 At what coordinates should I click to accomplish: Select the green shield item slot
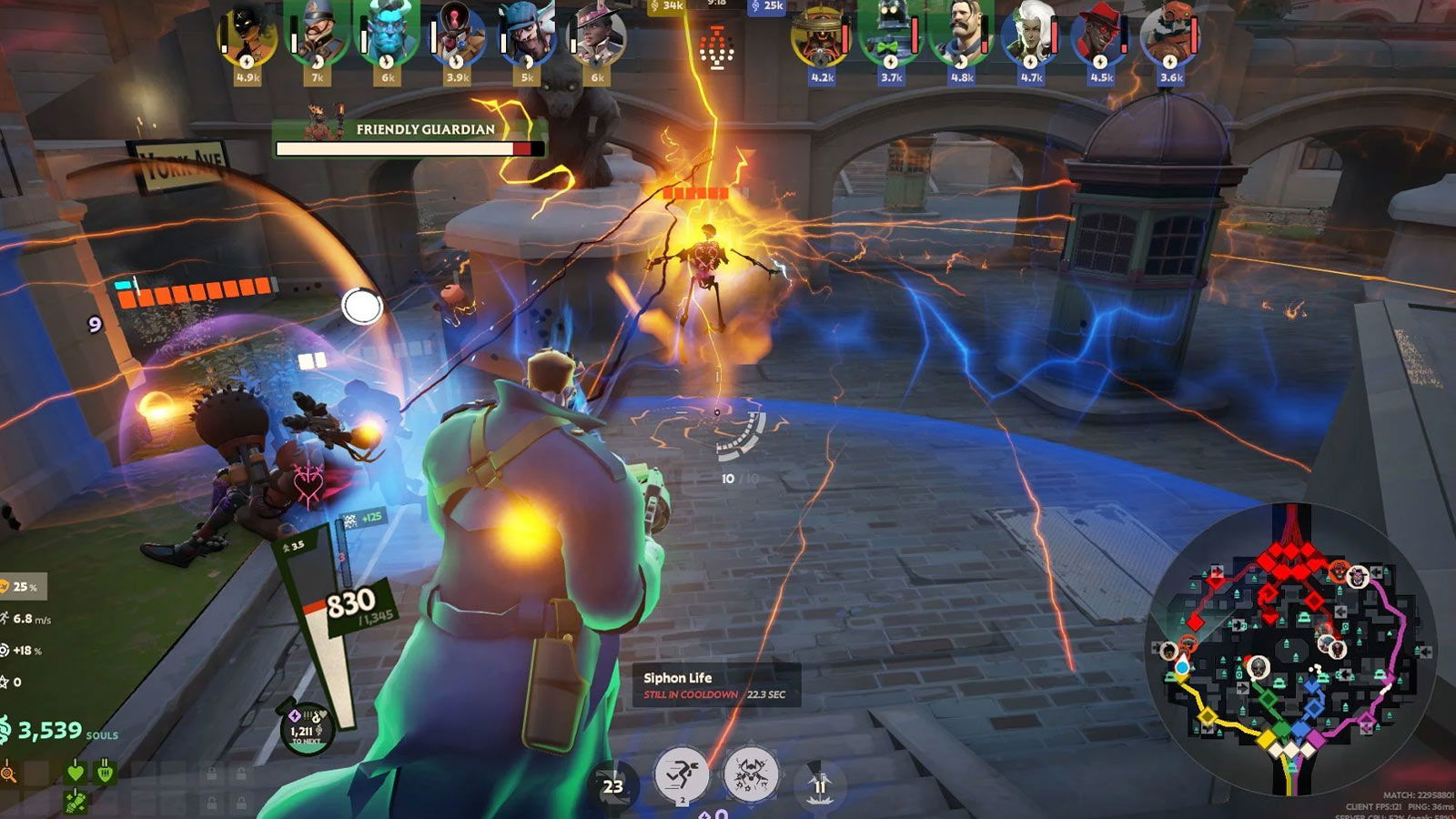click(106, 773)
